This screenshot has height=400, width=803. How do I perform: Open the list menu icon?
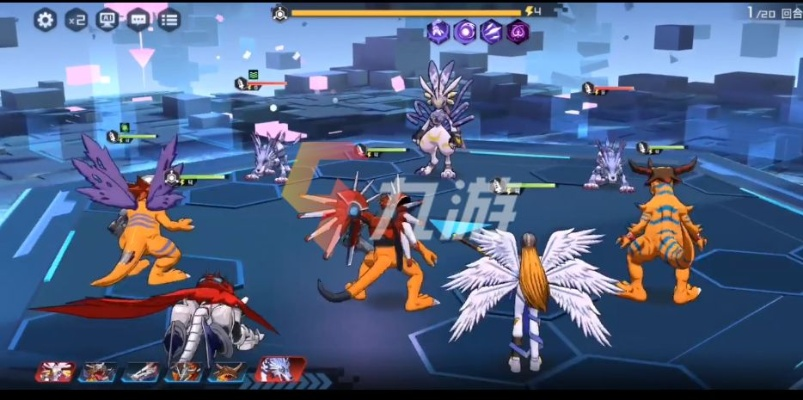click(169, 19)
